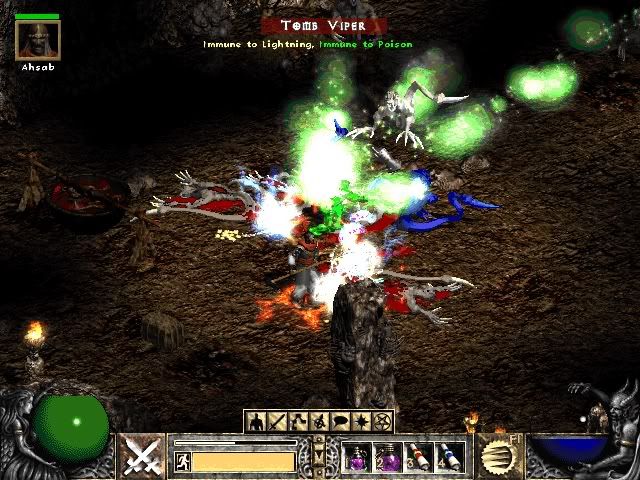Screen dimensions: 640x480
Task: Open the right skill button marked F1
Action: 498,455
